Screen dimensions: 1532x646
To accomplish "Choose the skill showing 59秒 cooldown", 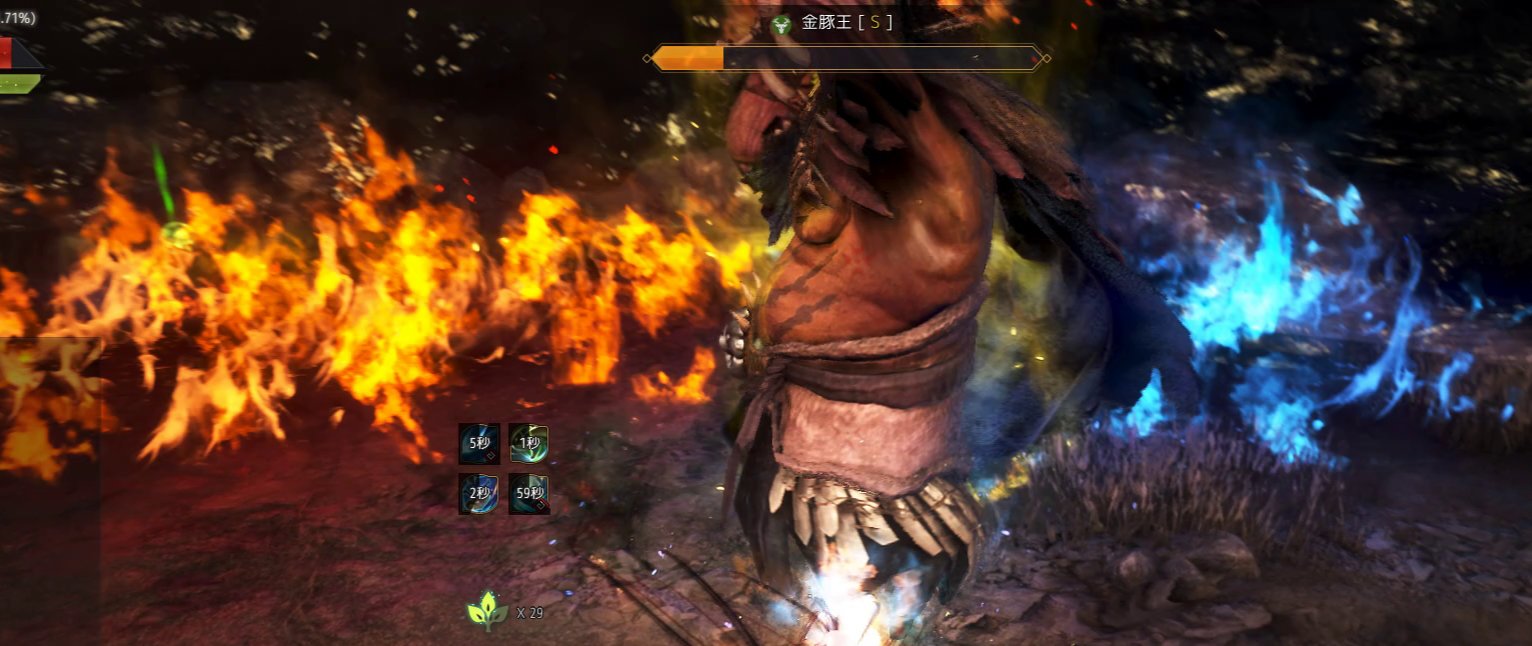I will point(528,494).
